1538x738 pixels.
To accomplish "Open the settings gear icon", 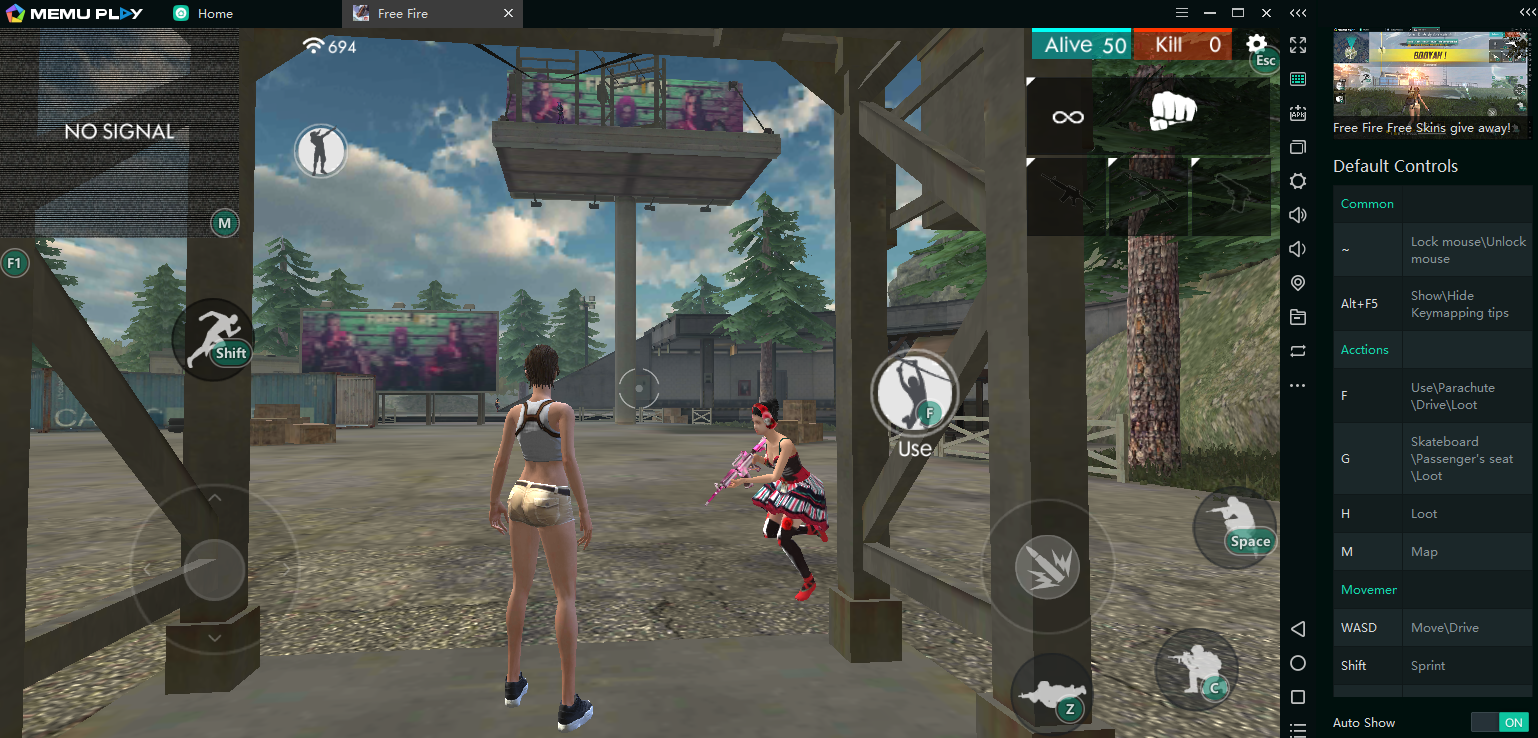I will tap(1256, 44).
